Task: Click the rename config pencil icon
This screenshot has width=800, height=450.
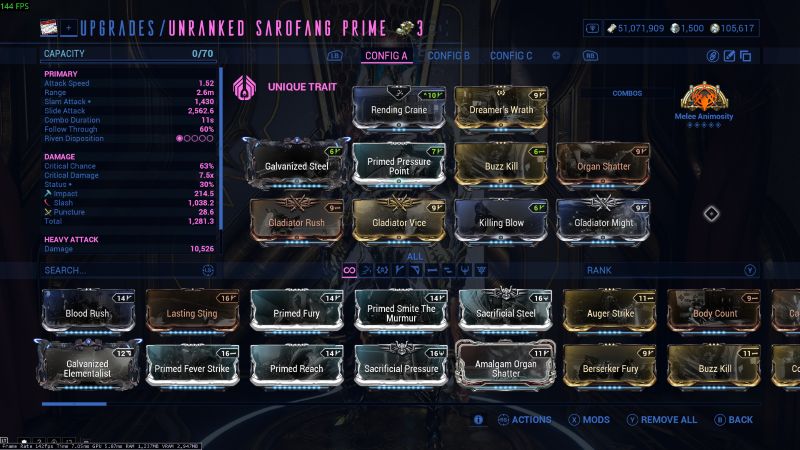Action: (x=729, y=56)
